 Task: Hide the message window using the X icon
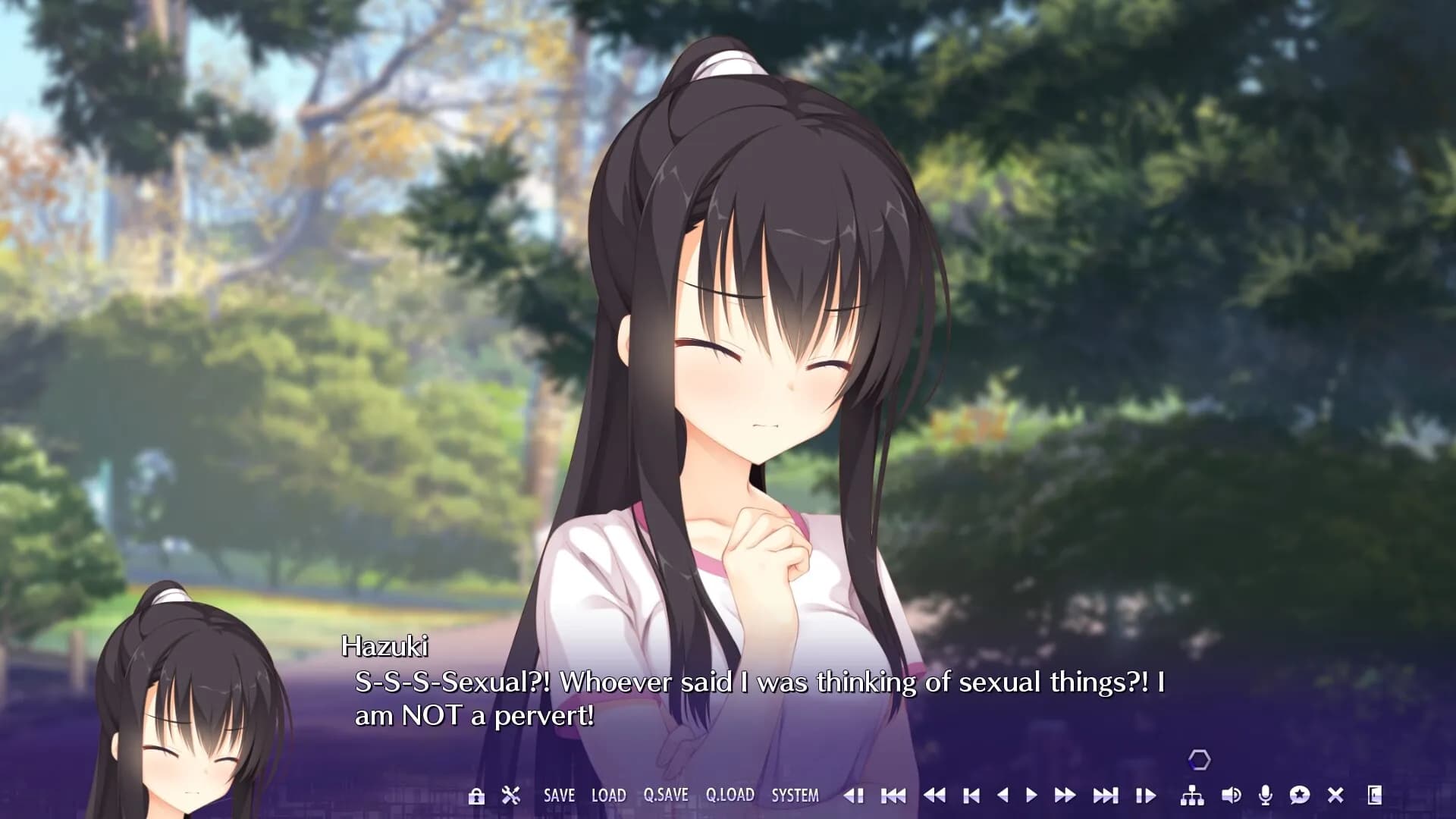pyautogui.click(x=1335, y=795)
